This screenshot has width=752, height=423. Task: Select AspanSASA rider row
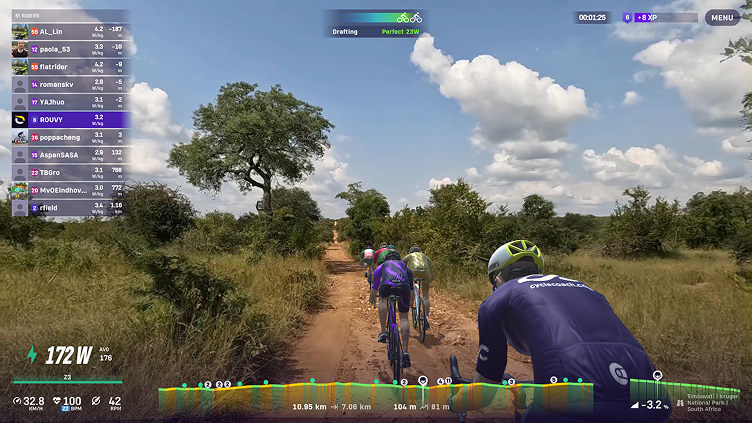click(70, 155)
